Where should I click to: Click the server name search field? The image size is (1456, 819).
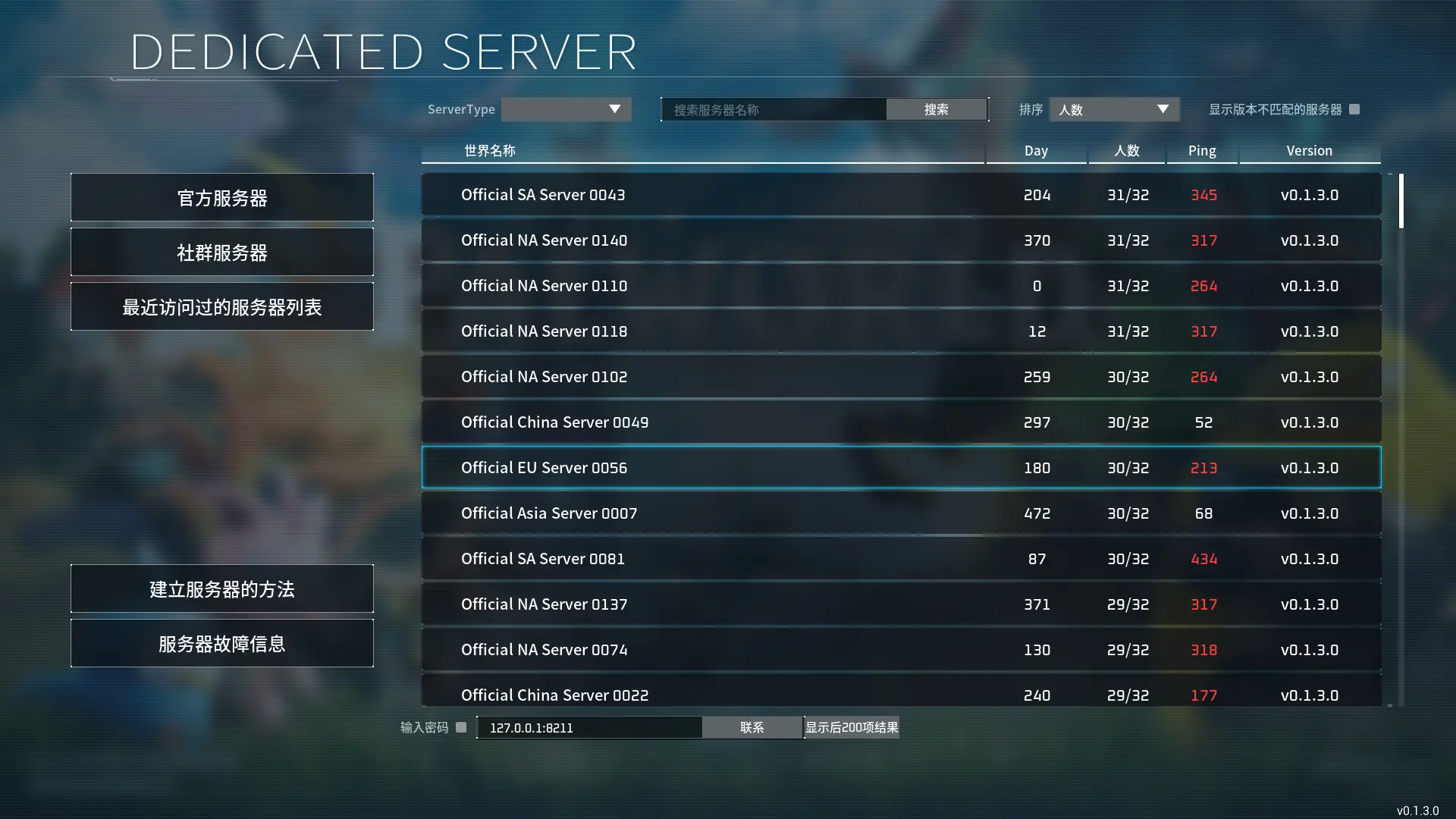[773, 110]
